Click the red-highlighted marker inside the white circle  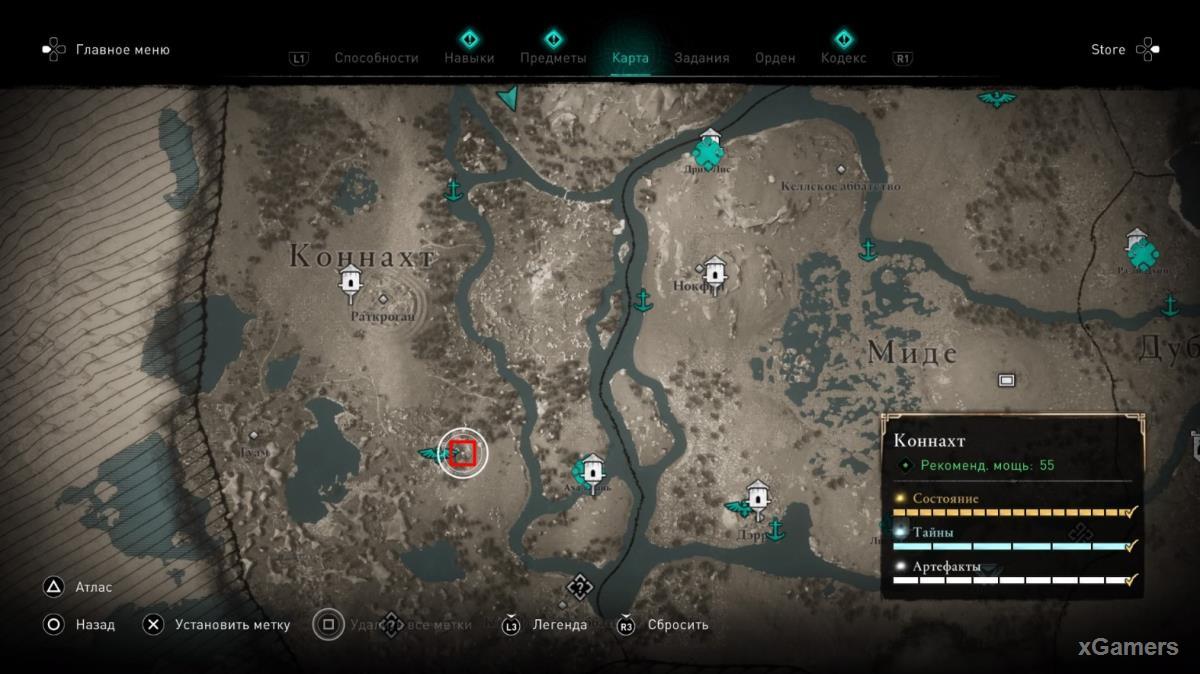[462, 453]
